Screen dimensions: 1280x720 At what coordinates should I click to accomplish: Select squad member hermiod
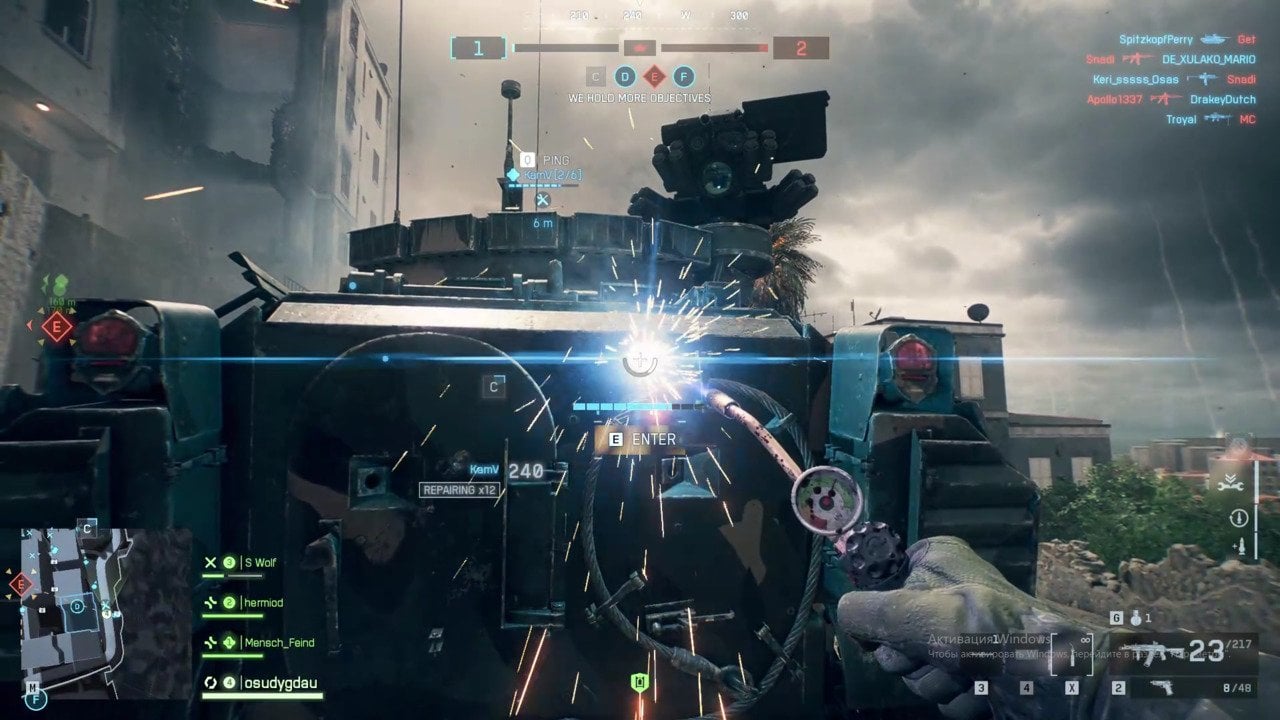[262, 603]
